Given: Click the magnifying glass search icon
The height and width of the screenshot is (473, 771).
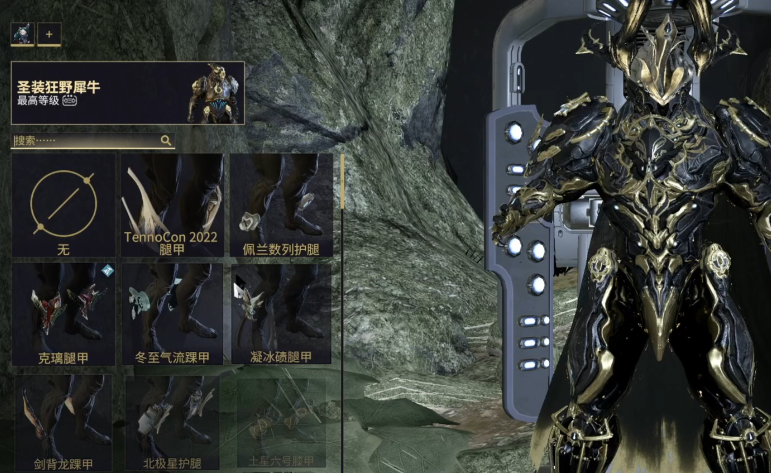Looking at the screenshot, I should coord(167,142).
